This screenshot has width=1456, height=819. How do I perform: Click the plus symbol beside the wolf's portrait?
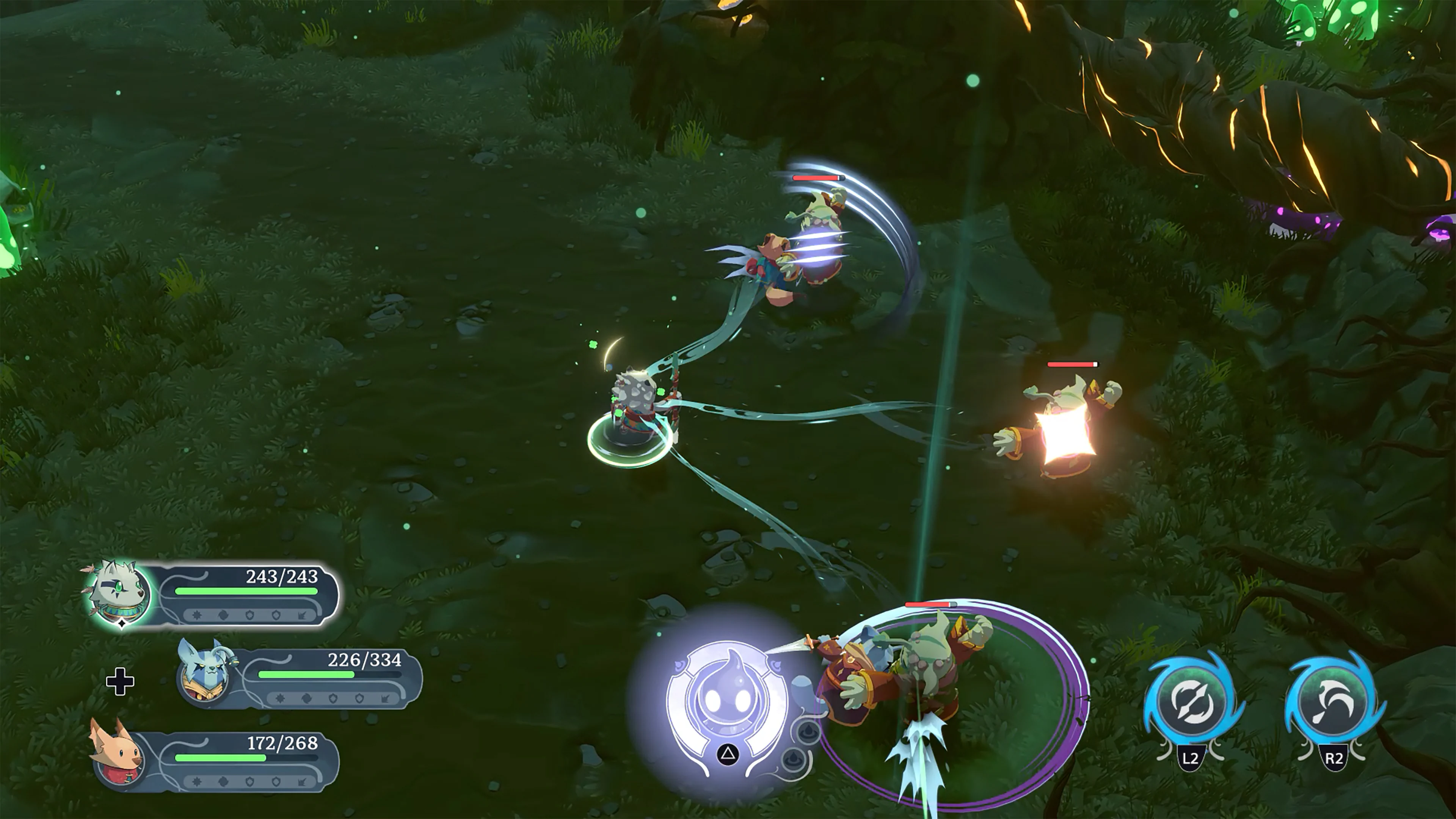121,681
